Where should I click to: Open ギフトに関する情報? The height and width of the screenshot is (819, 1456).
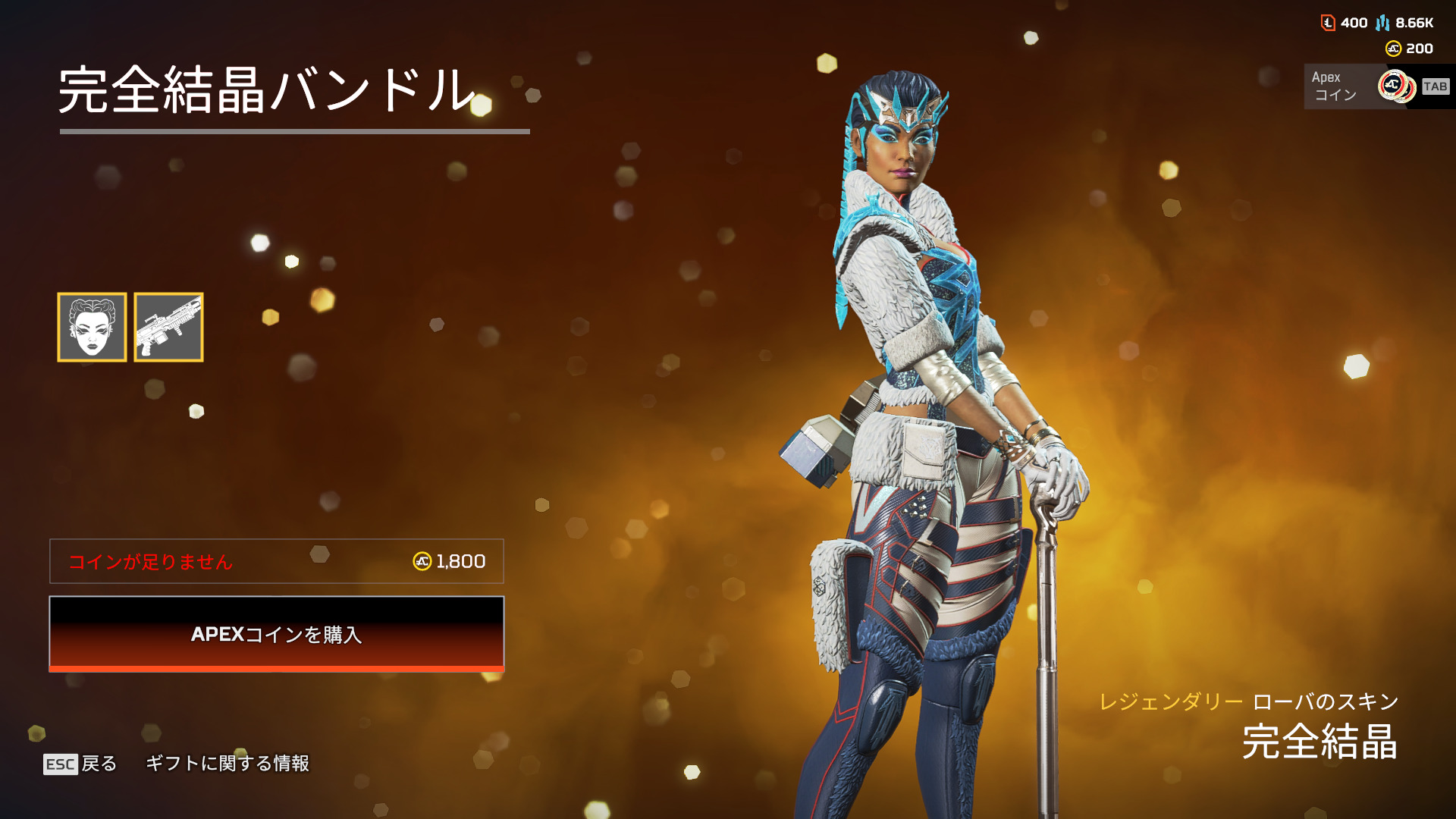coord(227,764)
